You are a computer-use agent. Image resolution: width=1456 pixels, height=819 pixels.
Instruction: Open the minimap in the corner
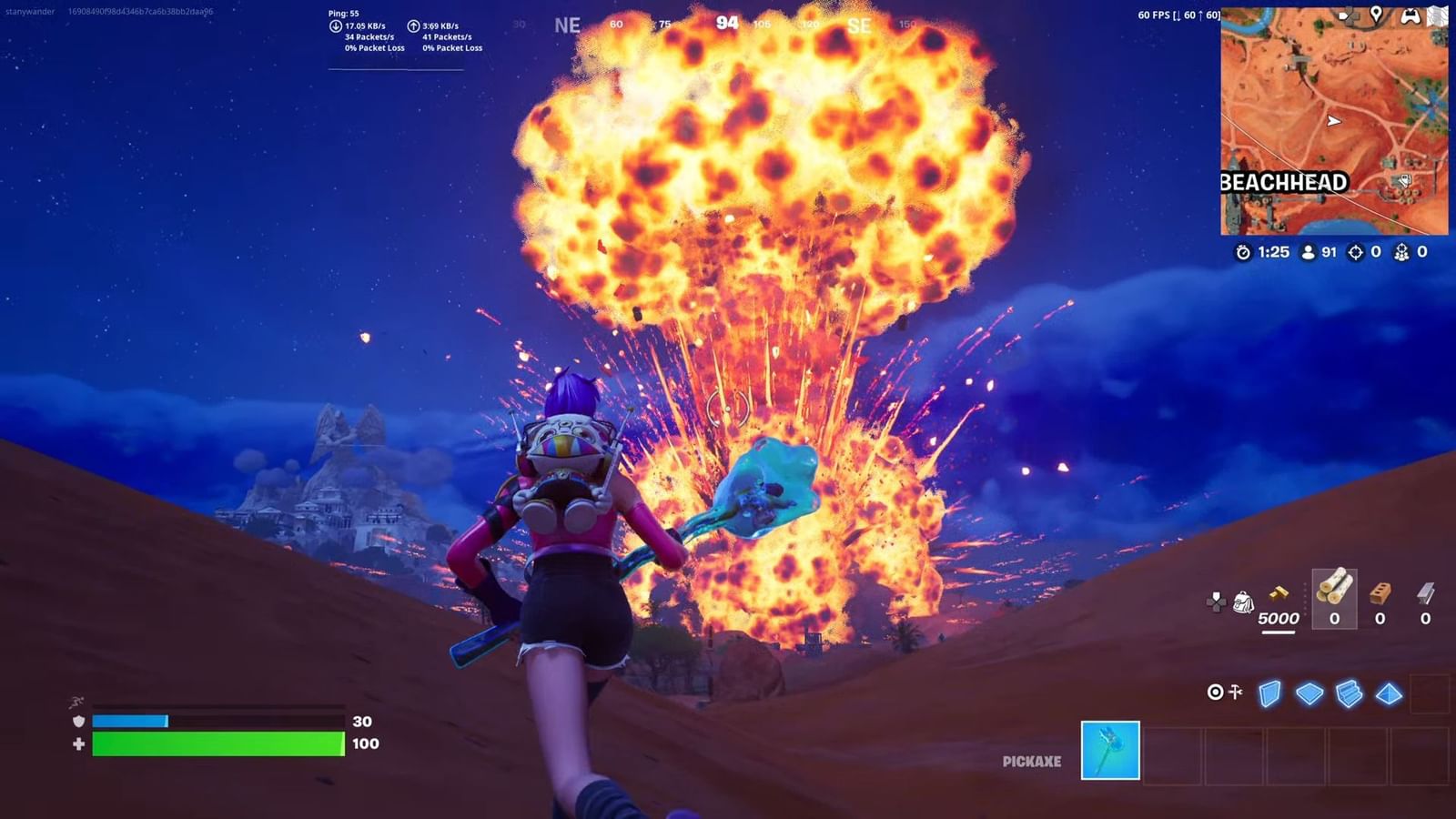(1334, 118)
